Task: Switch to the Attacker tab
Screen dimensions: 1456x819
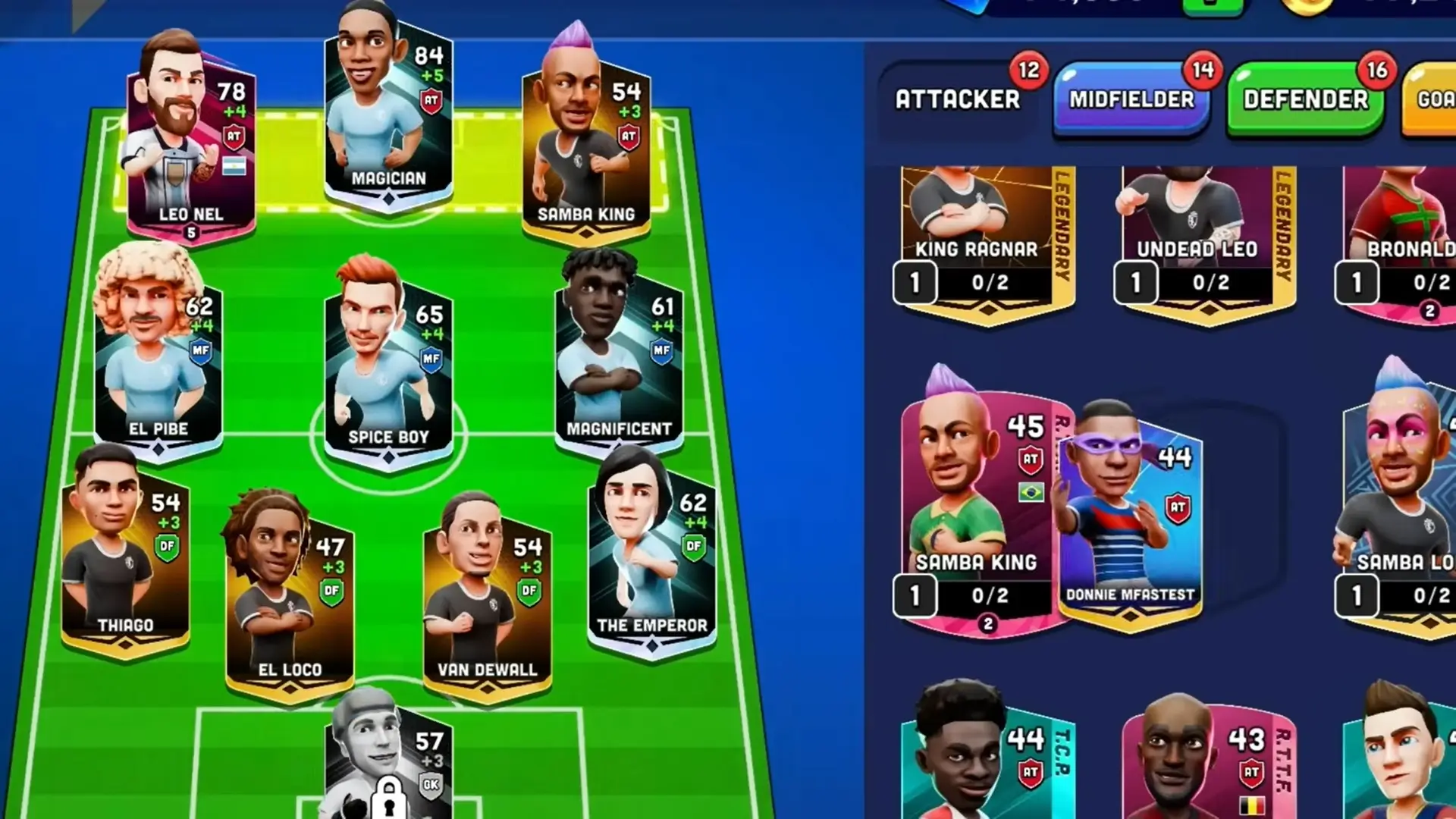Action: point(957,99)
